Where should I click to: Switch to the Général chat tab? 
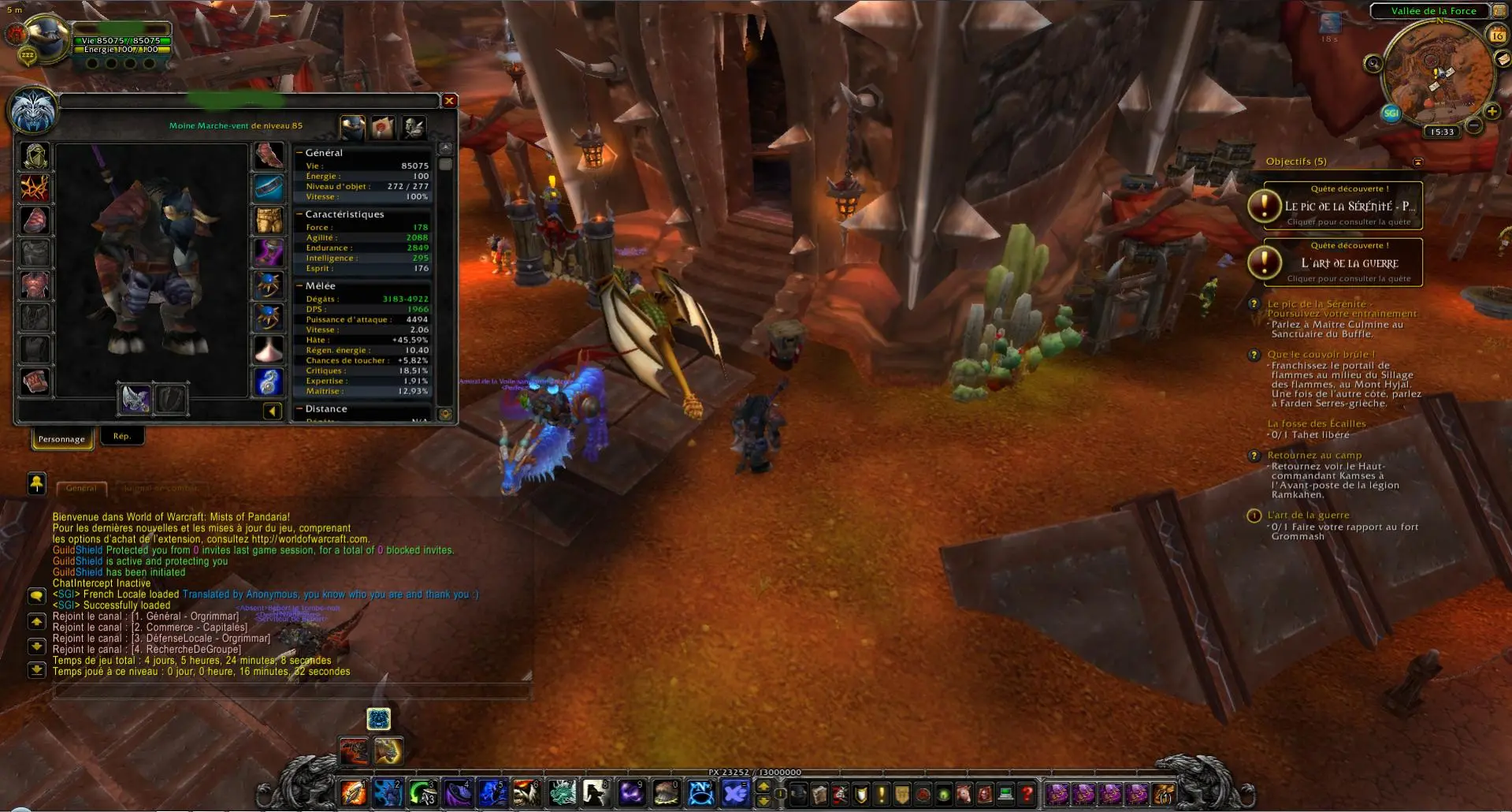81,488
